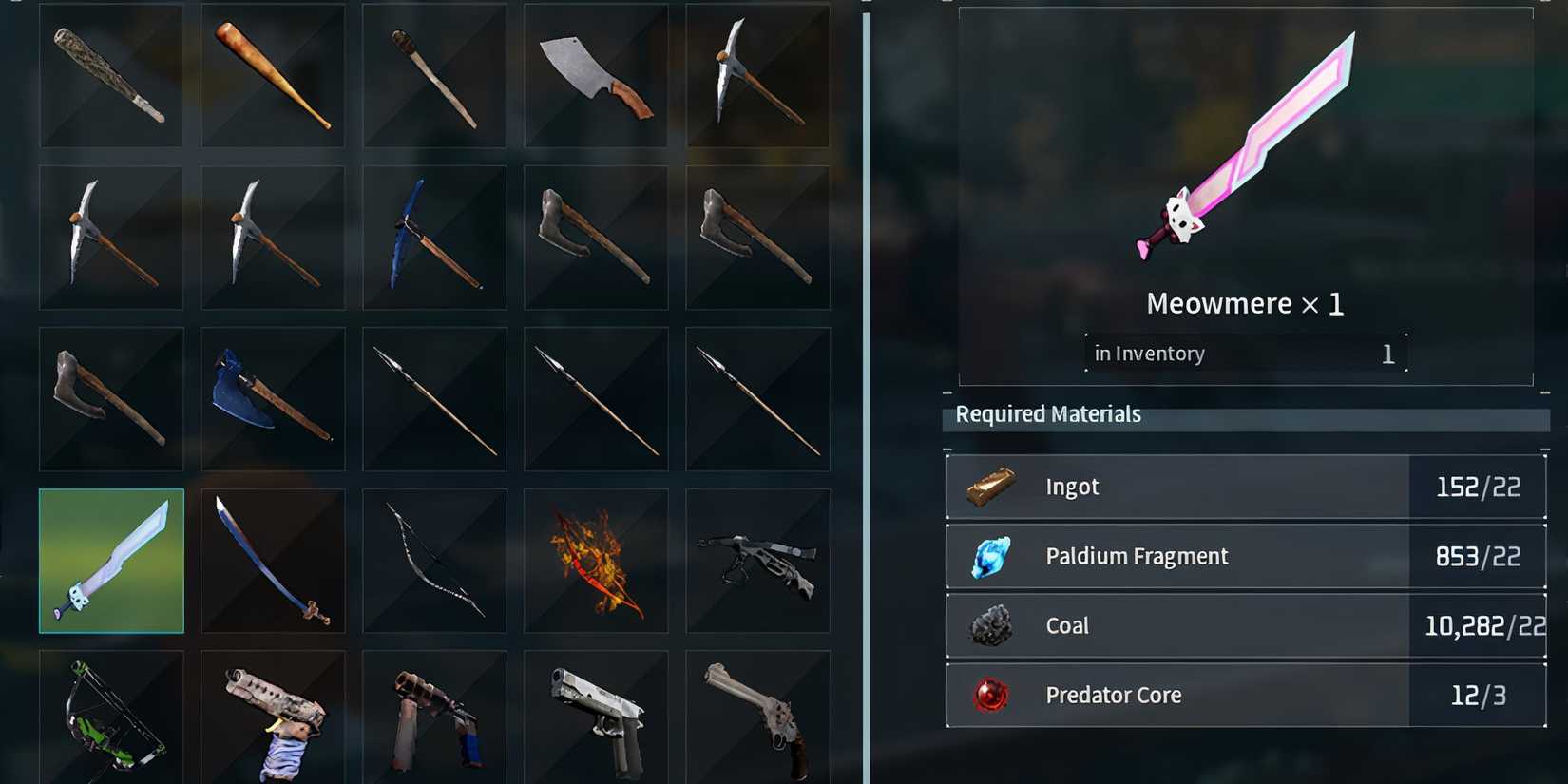Select the stone Hand Axe recipe
This screenshot has height=784, width=1568.
pos(111,400)
